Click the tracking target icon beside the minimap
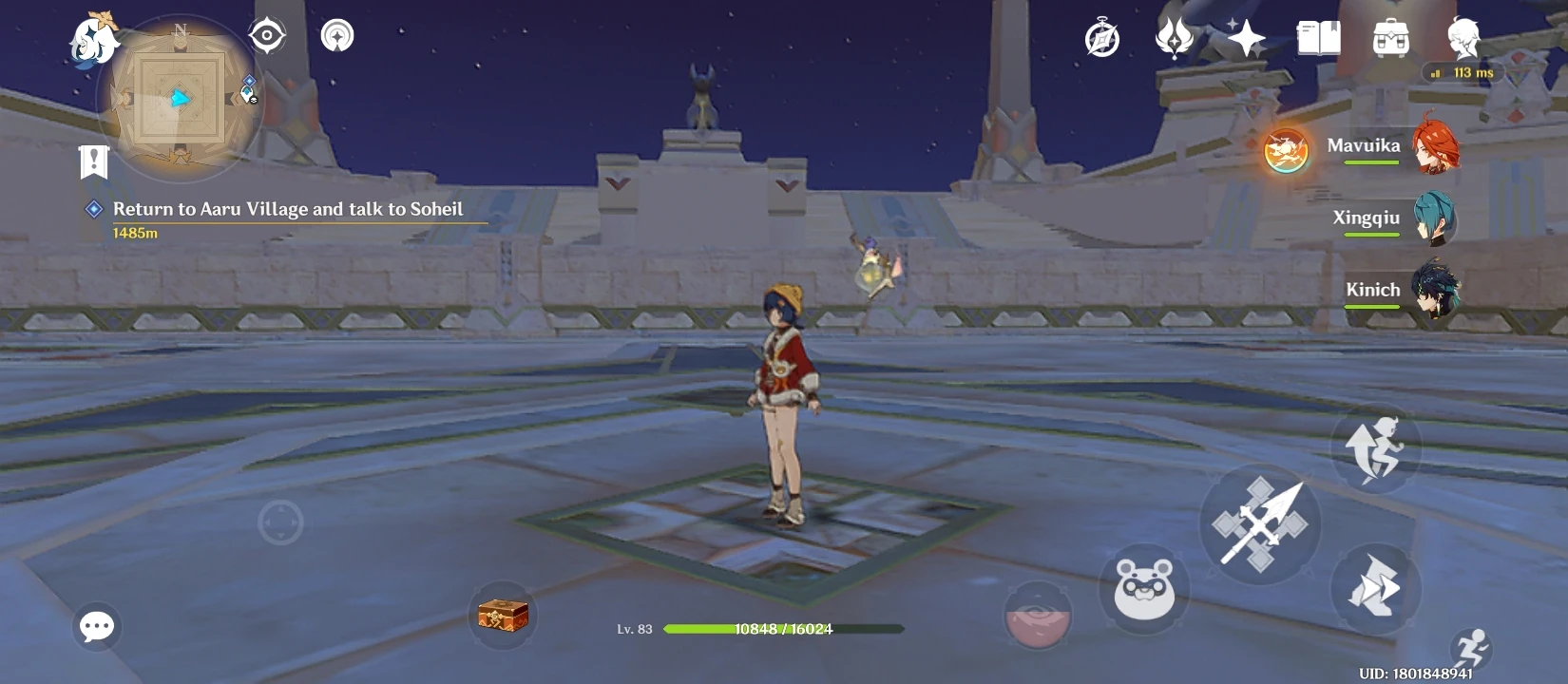 pyautogui.click(x=267, y=34)
